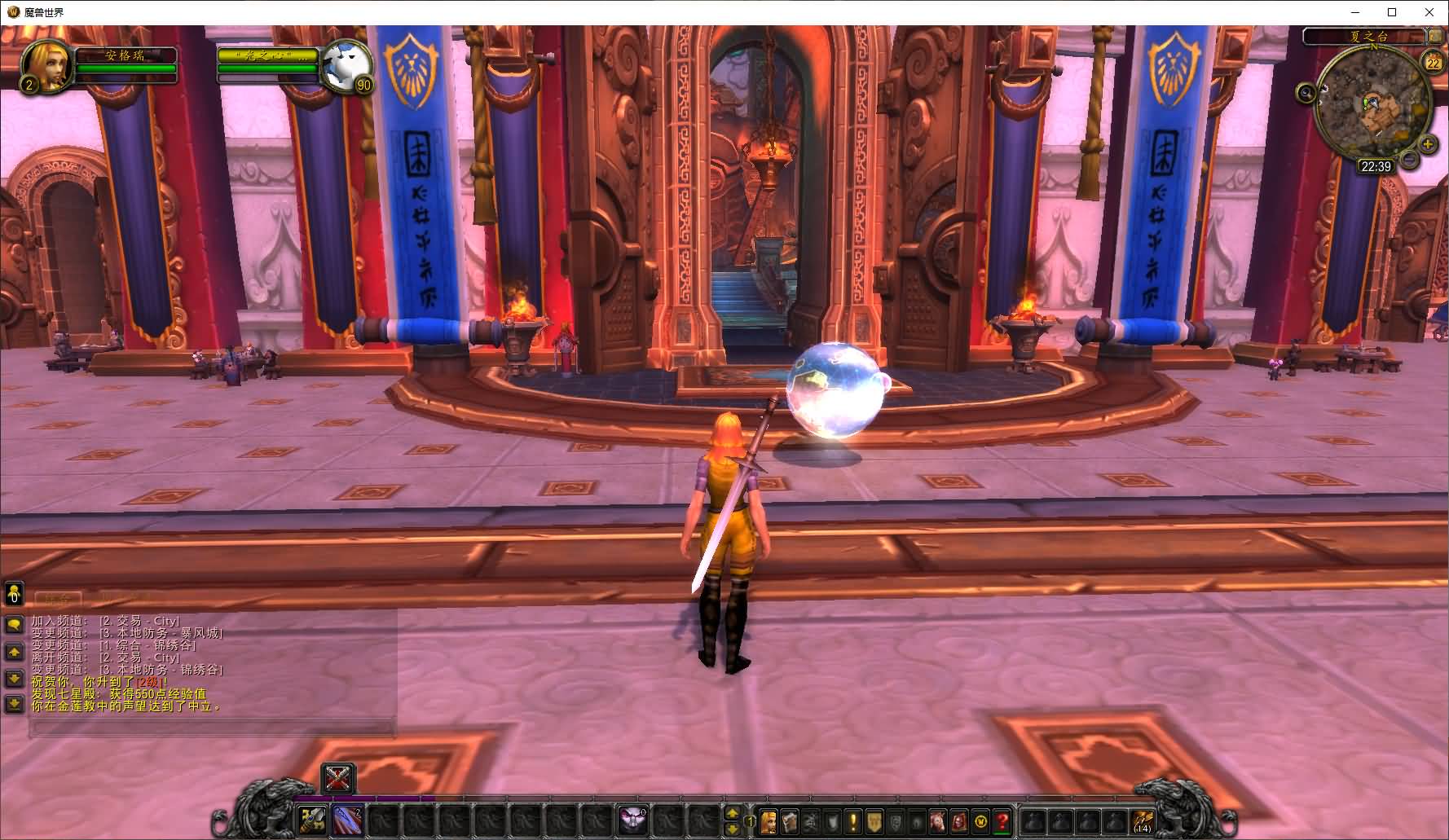
Task: Activate the purple-faced ability on the action bar
Action: 632,819
